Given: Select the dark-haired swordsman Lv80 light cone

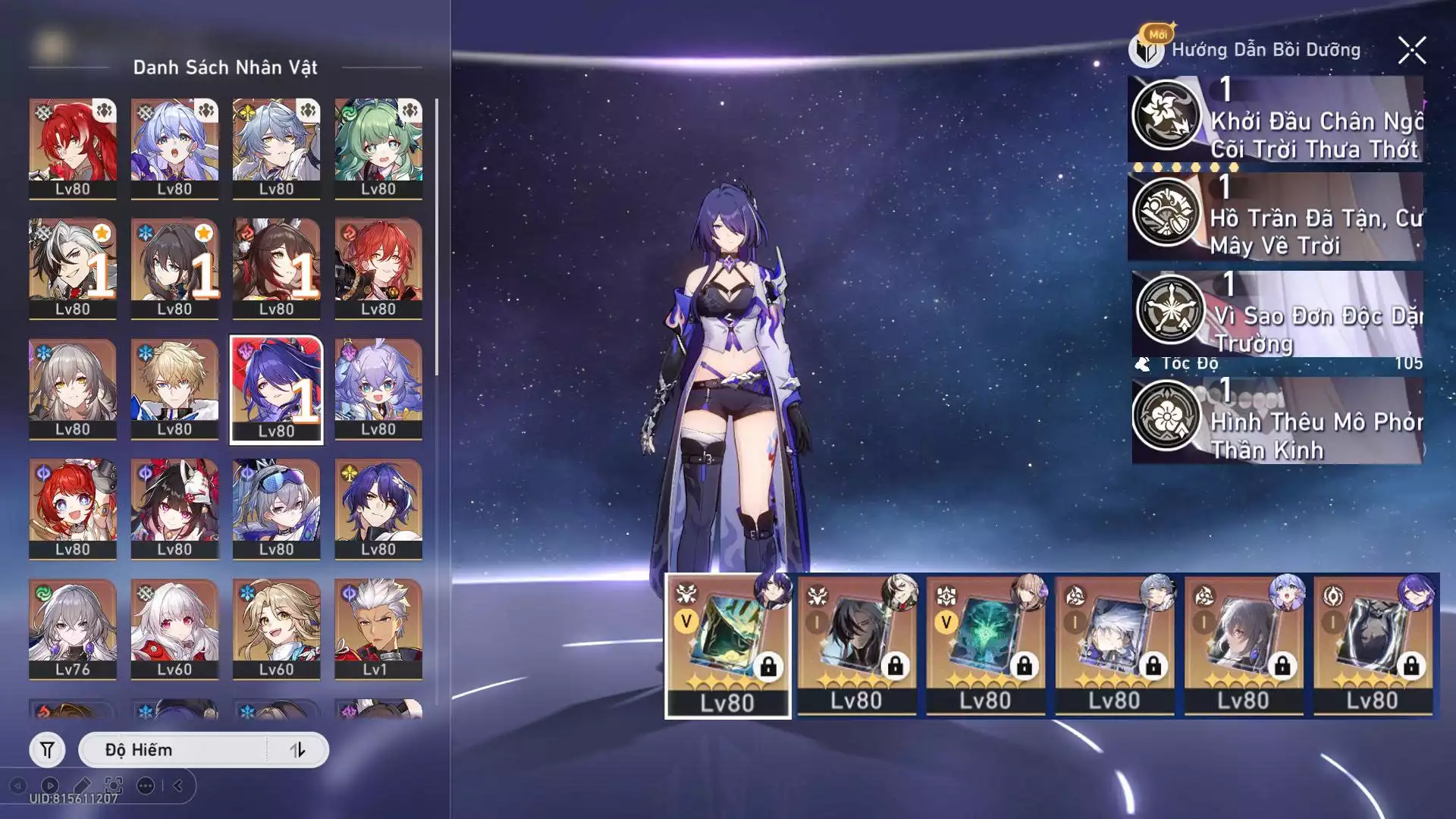Looking at the screenshot, I should (857, 645).
